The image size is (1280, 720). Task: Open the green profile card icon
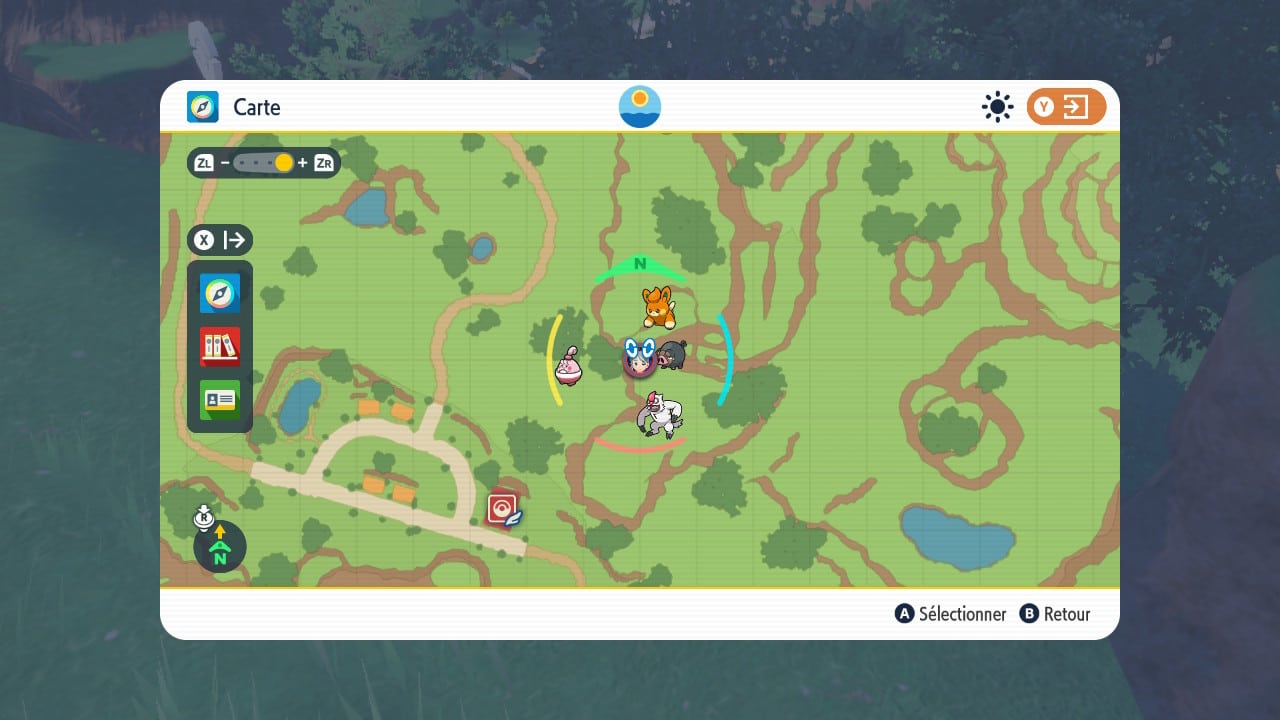(x=220, y=399)
